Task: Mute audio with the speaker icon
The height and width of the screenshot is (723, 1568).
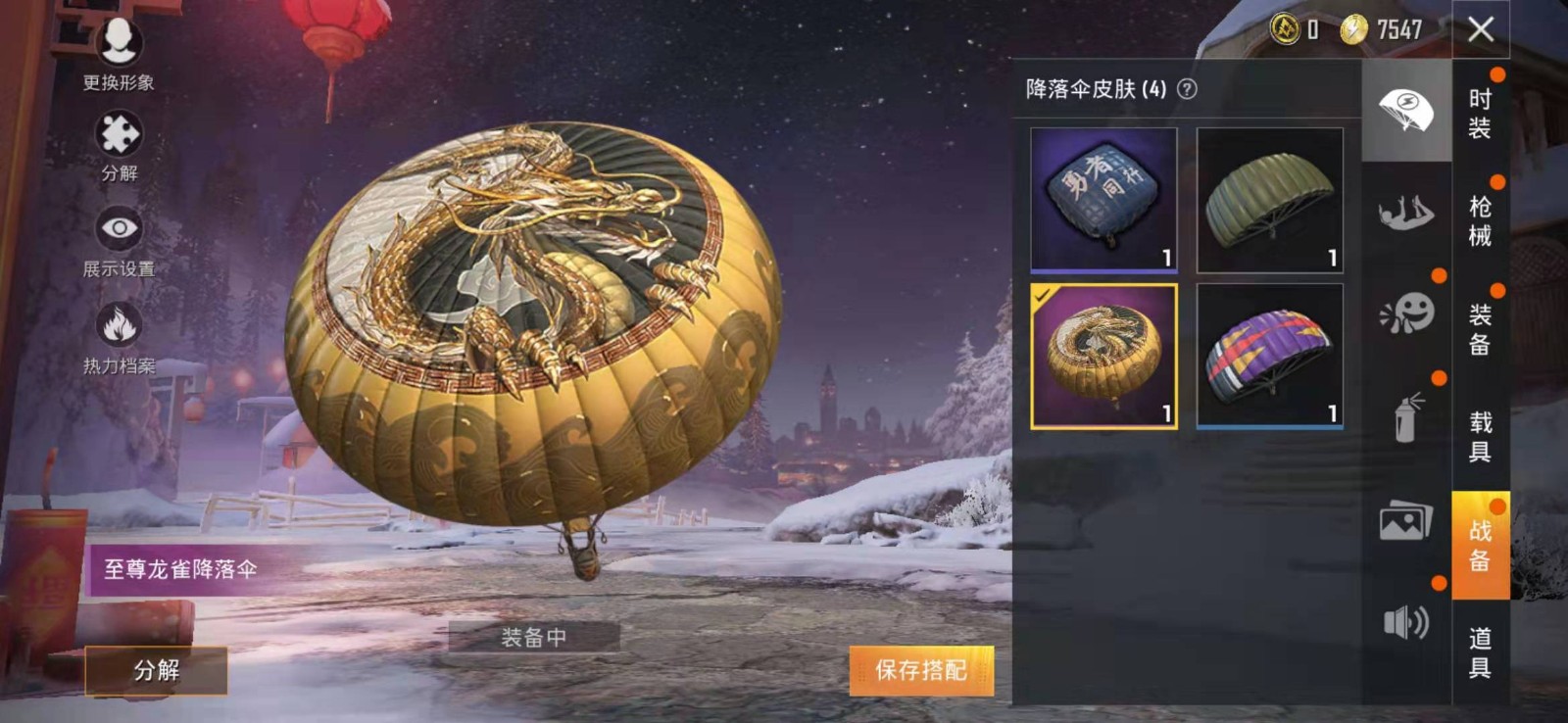Action: pos(1408,621)
